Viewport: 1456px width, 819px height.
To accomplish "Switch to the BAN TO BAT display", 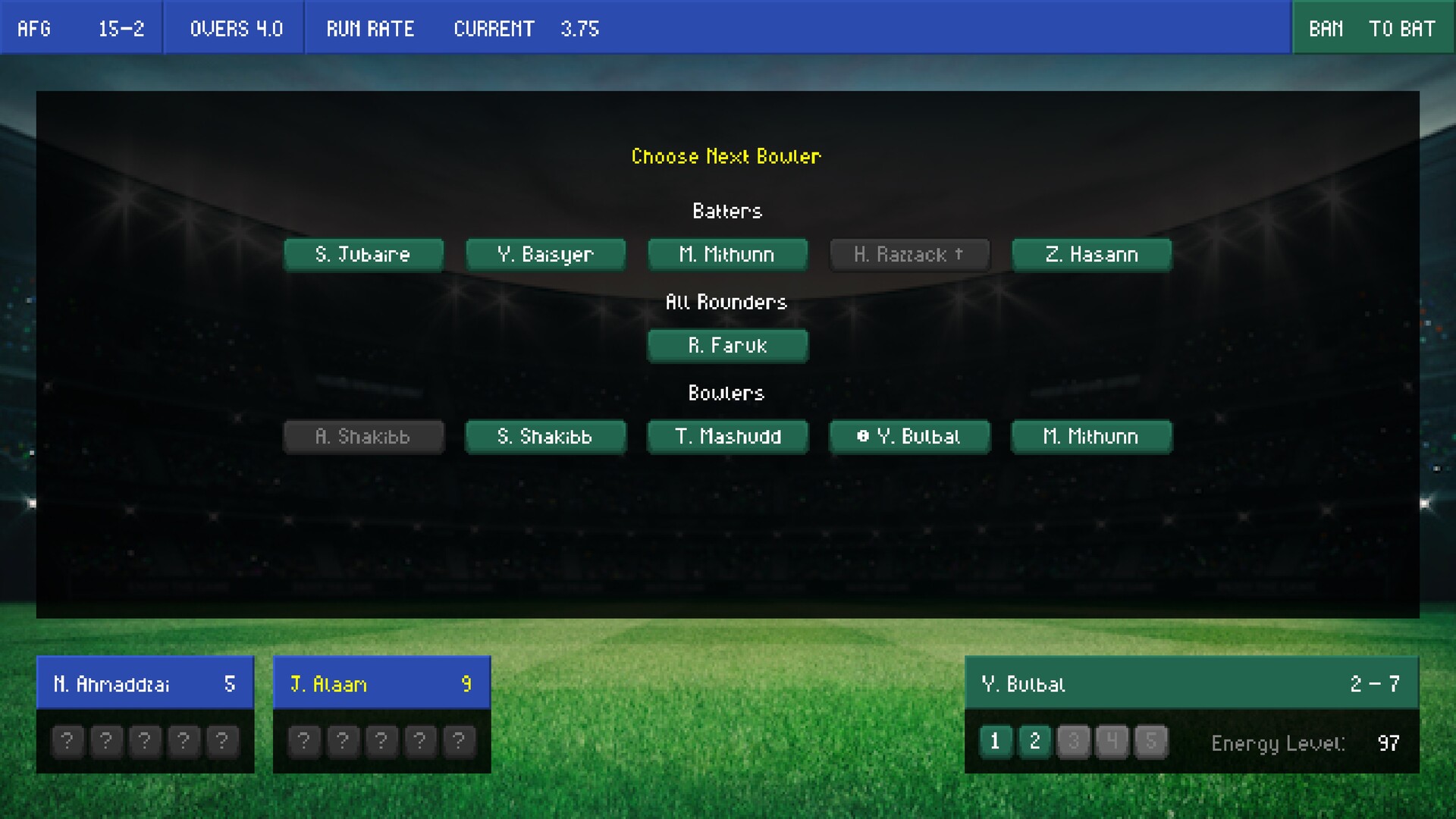I will [1373, 29].
